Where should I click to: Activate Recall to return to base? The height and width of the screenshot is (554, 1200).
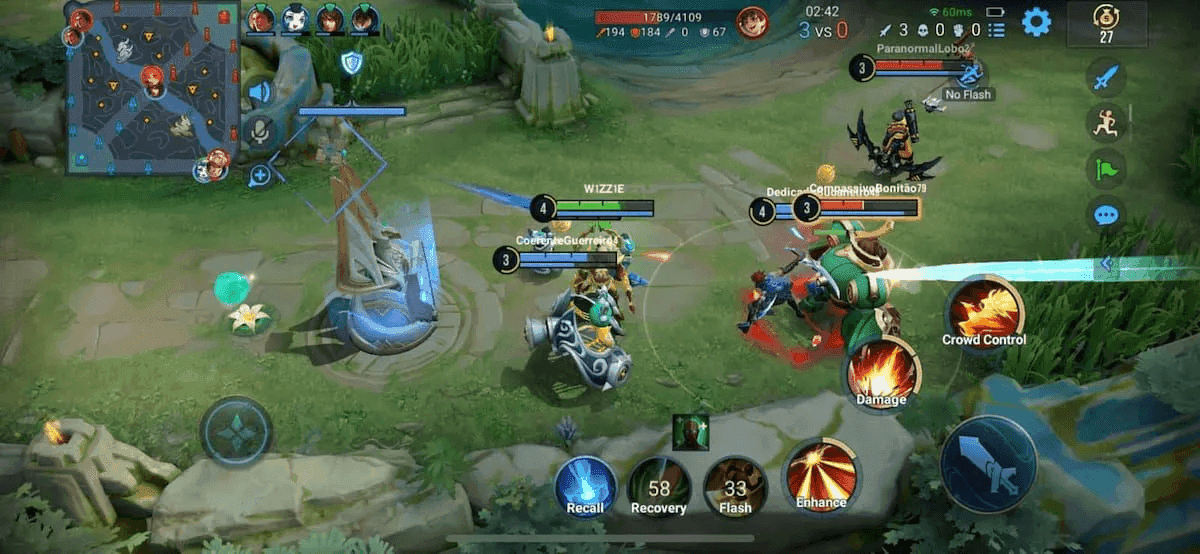(585, 486)
